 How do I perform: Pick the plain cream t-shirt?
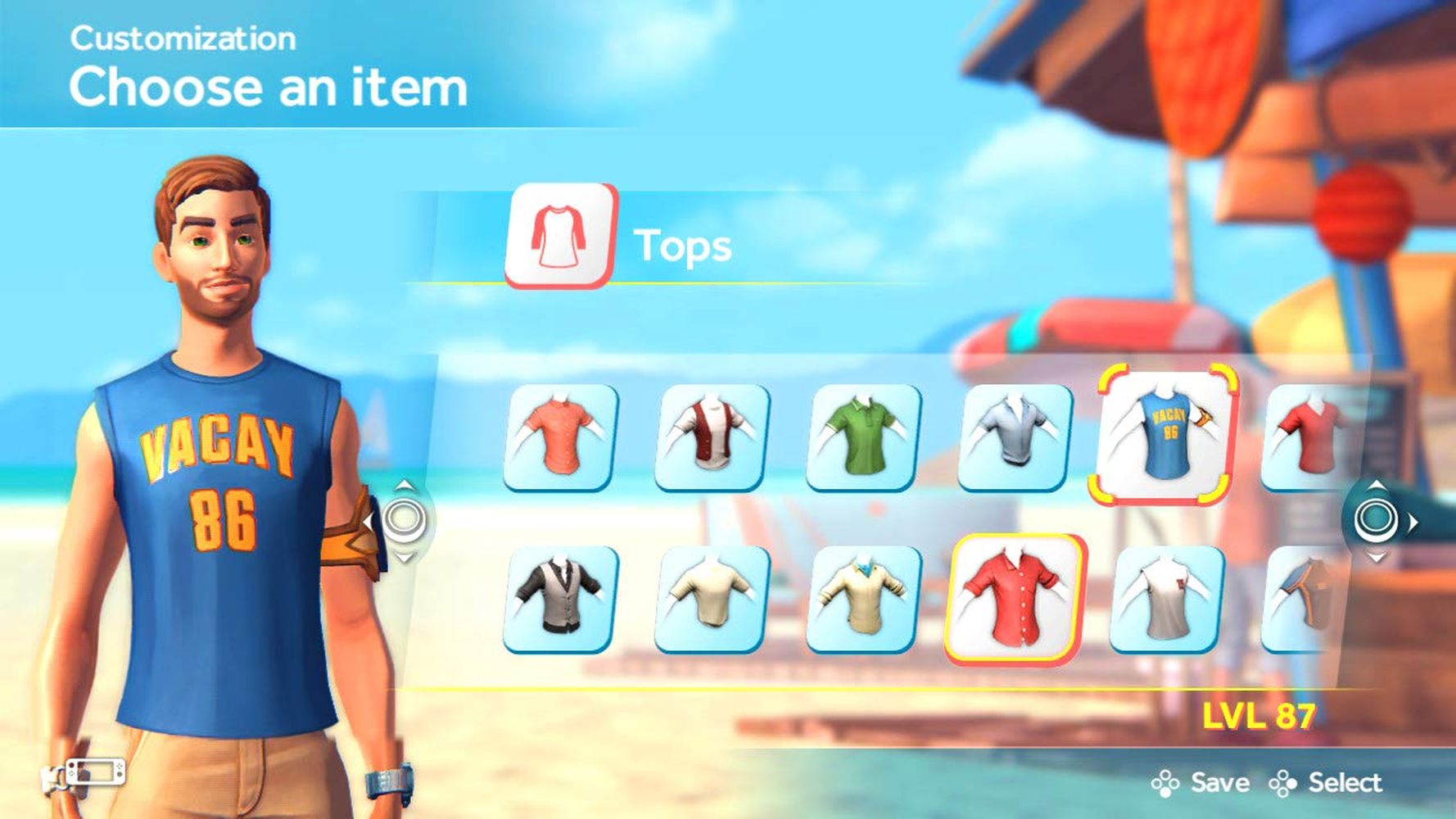tap(712, 599)
